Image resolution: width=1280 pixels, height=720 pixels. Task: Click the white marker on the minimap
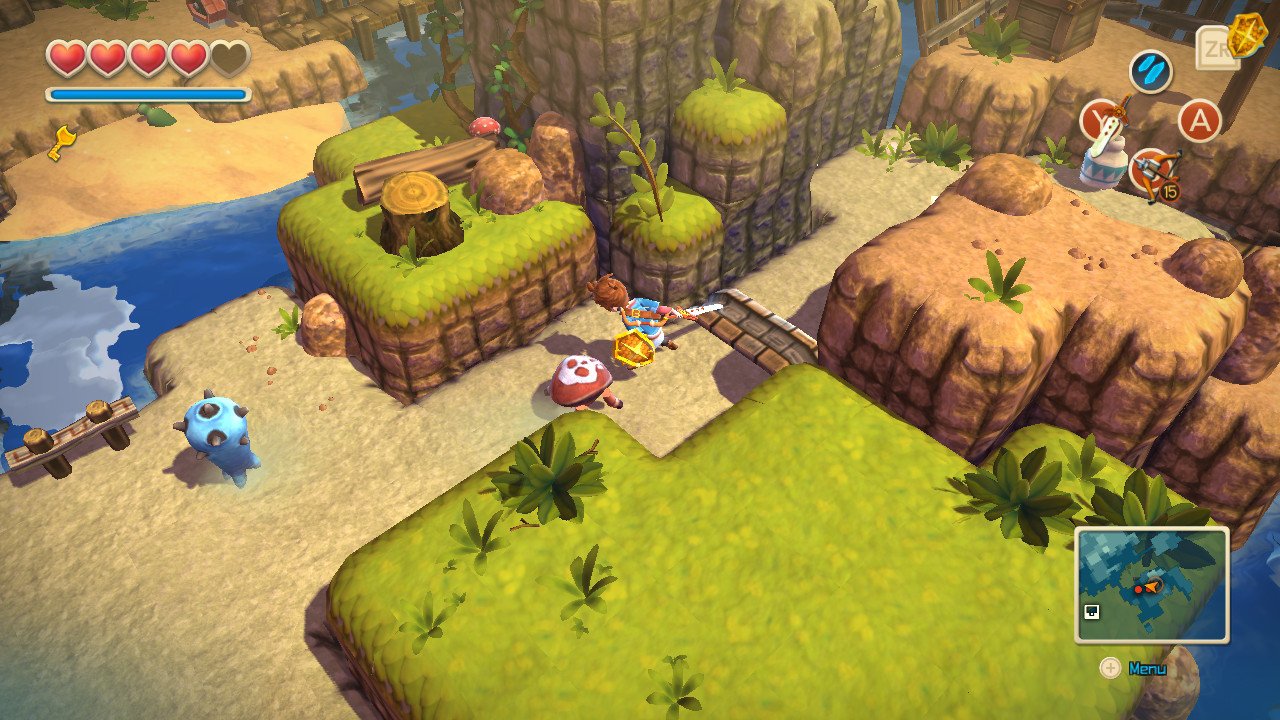click(x=1092, y=612)
